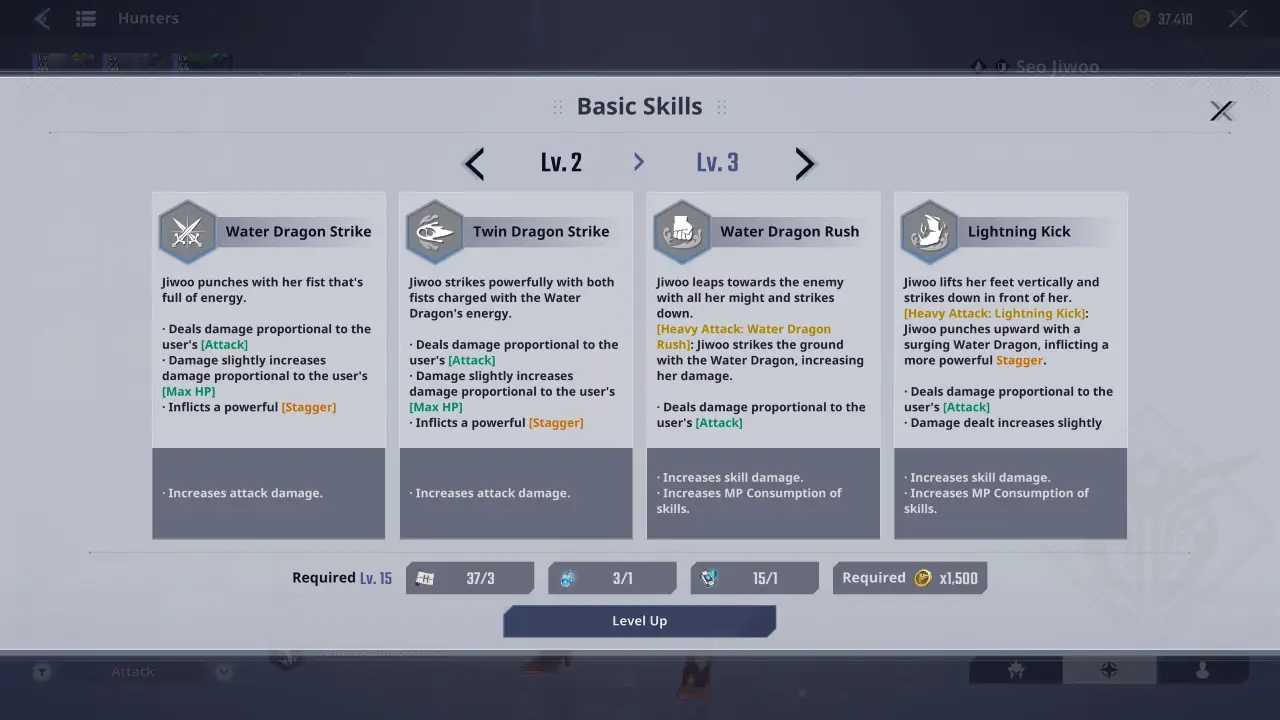Toggle the left chevron beside the Attack button
This screenshot has height=720, width=1280.
click(x=41, y=671)
